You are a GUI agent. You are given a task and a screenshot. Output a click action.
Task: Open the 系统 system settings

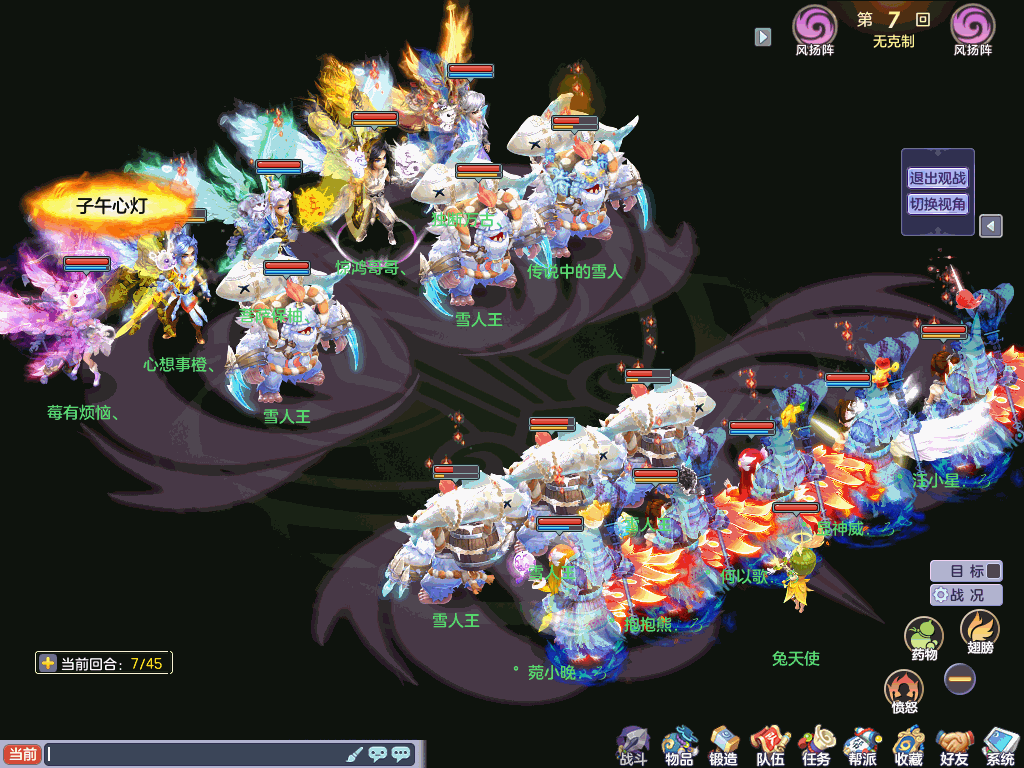(1000, 745)
